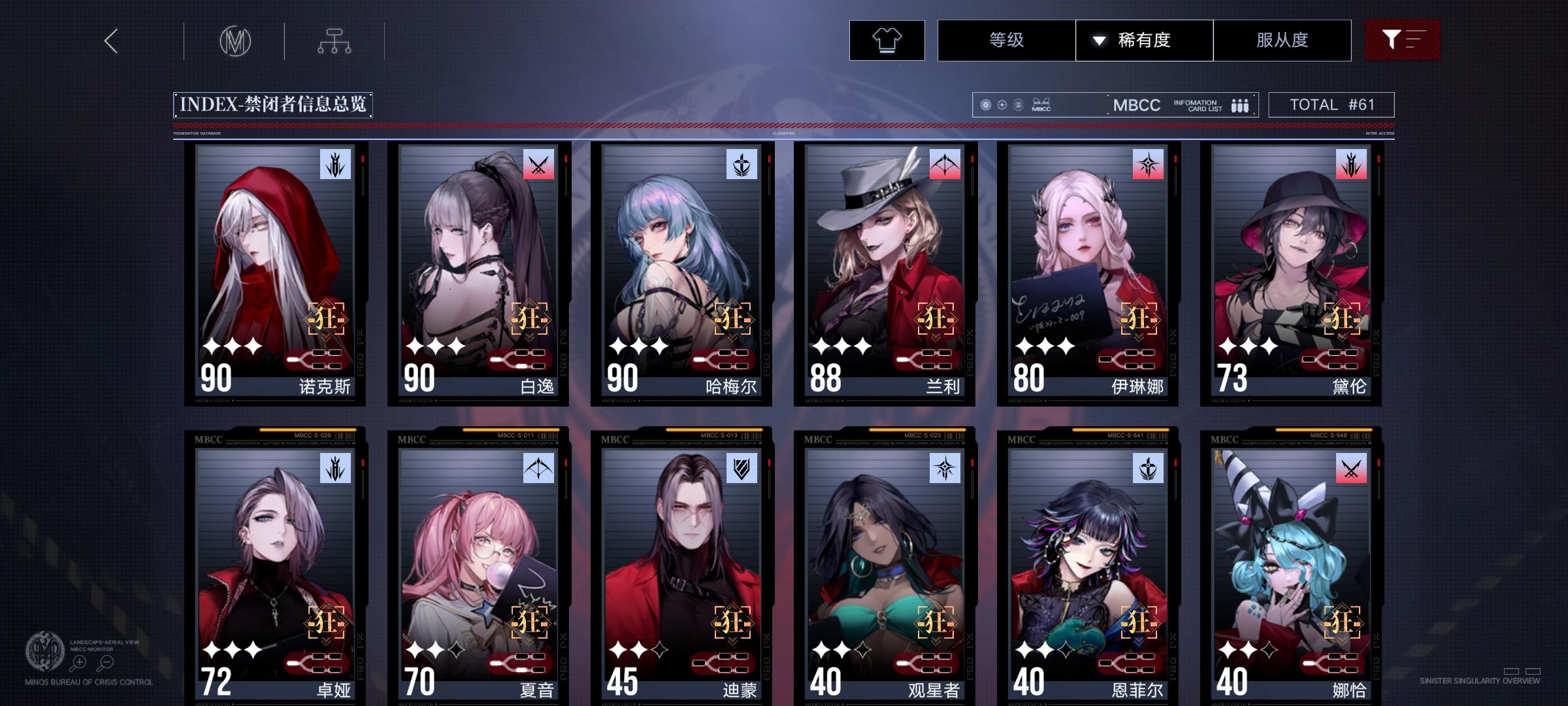The image size is (1568, 706).
Task: Open the organization chart icon near the logo
Action: 335,41
